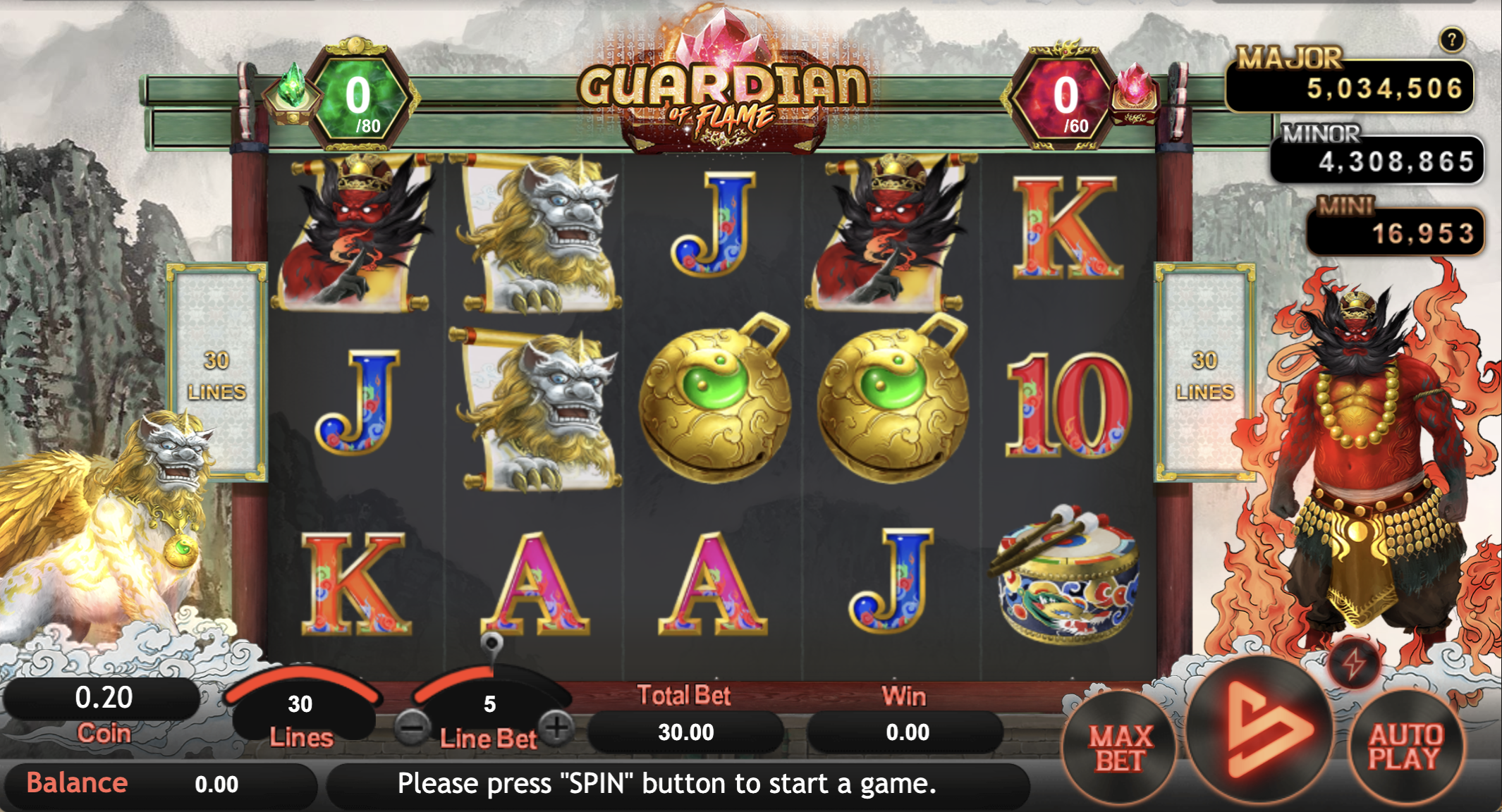Decrease the Line Bet with the minus button

(412, 727)
